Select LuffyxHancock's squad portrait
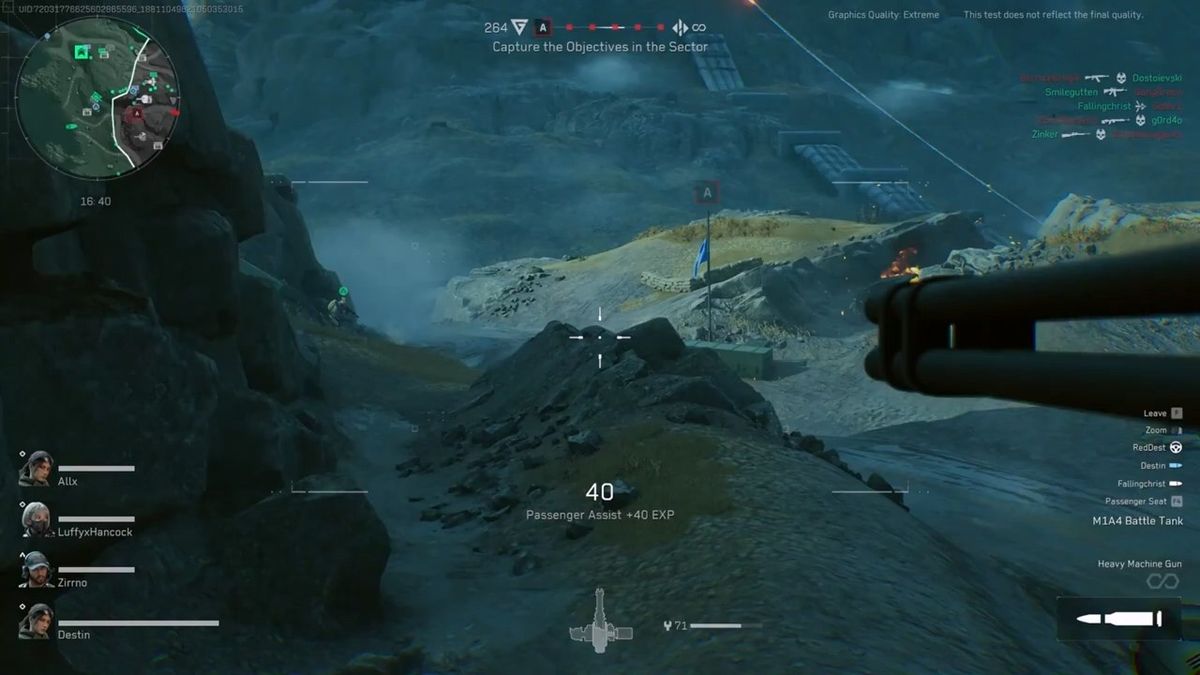1200x675 pixels. [36, 519]
